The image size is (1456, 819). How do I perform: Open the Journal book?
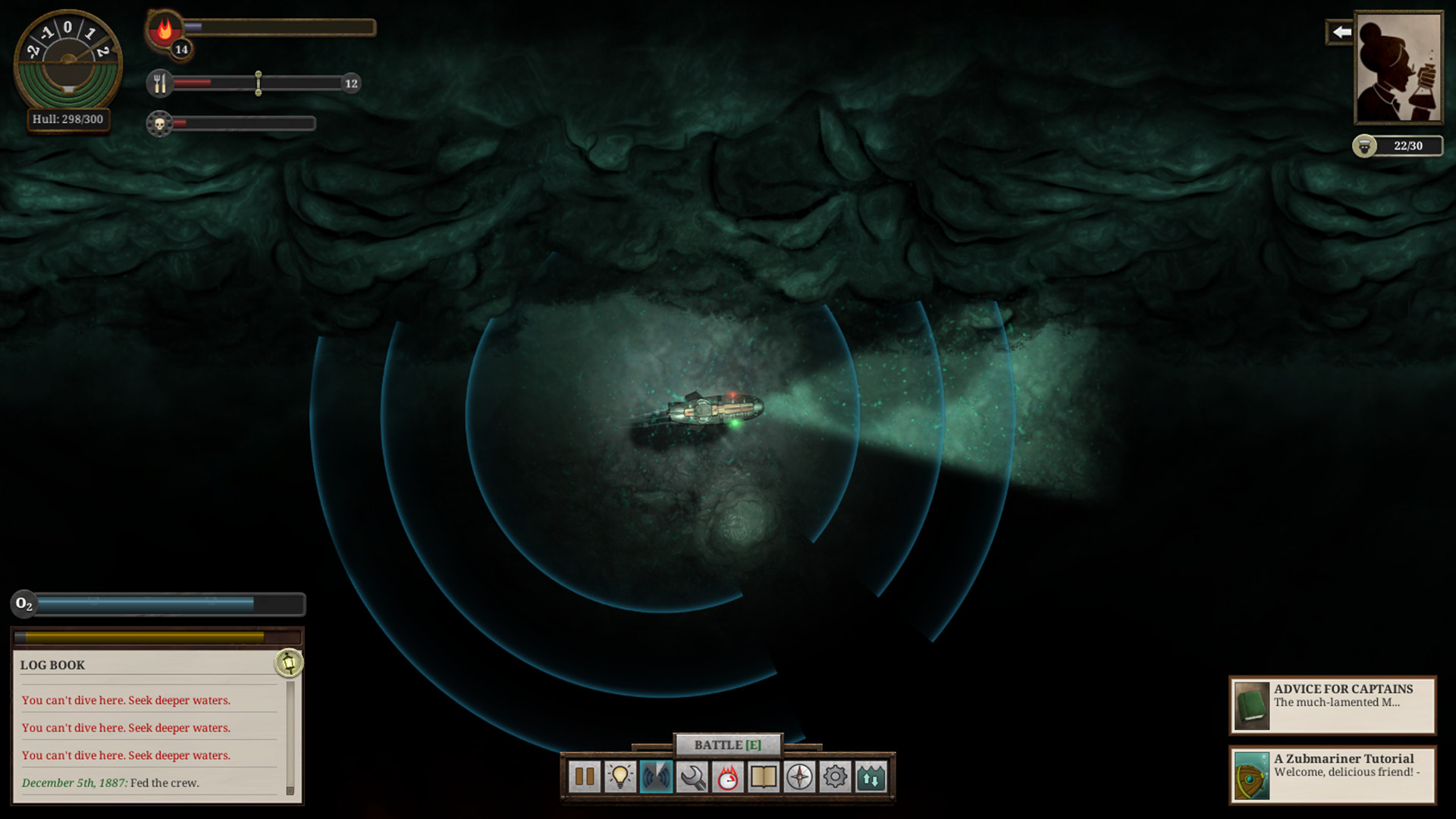764,776
